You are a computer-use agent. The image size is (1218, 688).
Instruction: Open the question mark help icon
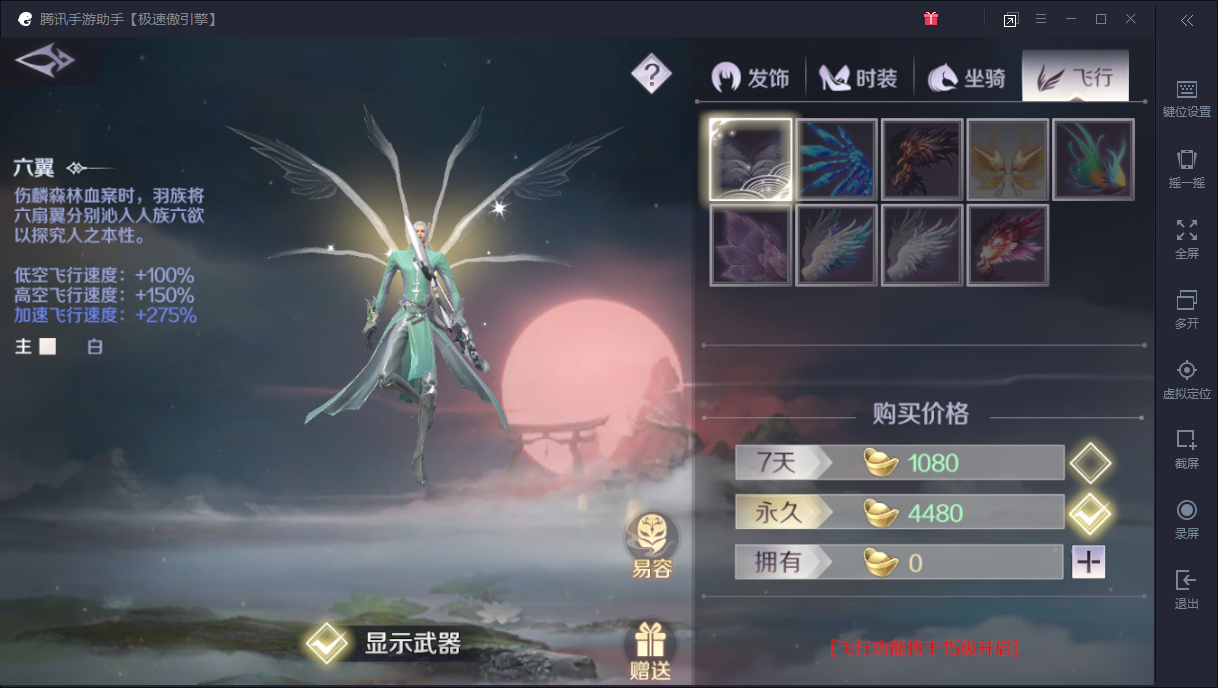[x=651, y=73]
